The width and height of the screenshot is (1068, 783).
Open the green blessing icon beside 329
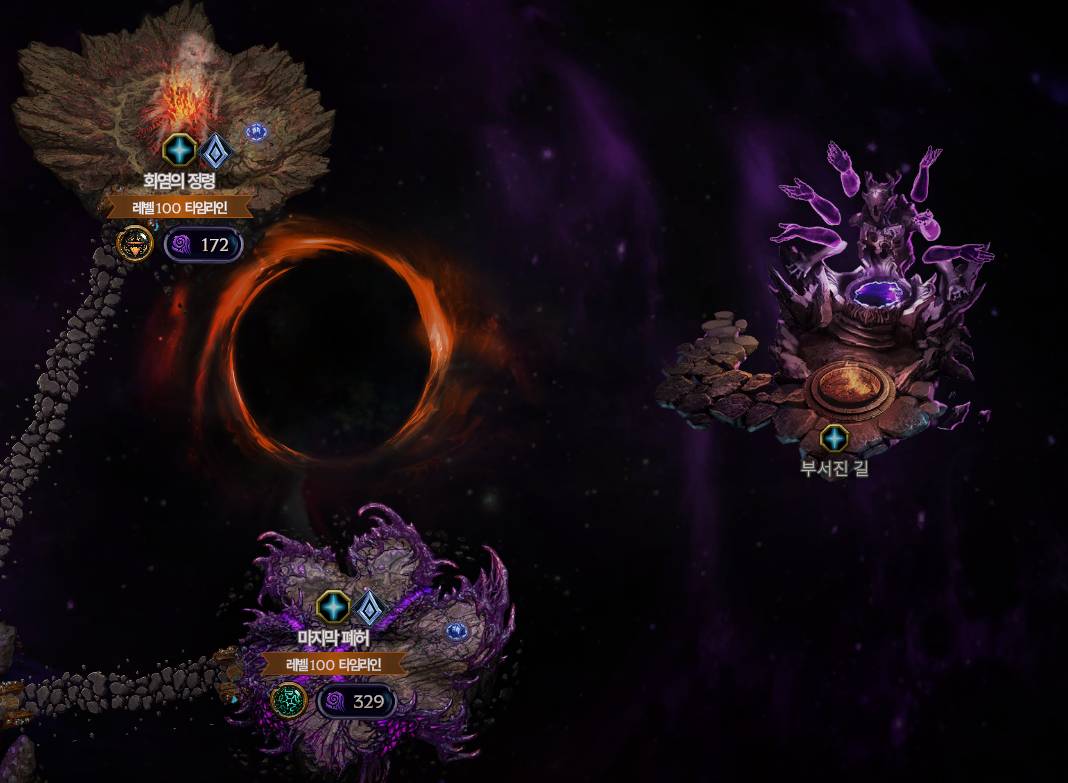tap(289, 701)
